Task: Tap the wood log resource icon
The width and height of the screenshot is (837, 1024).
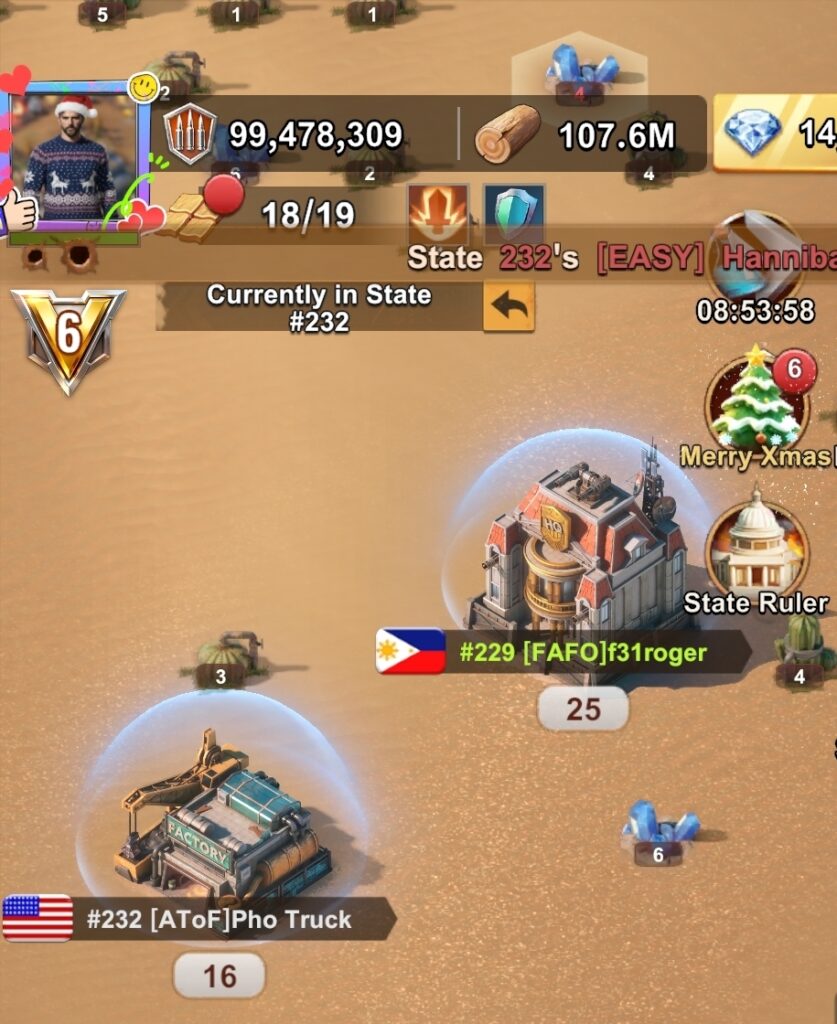Action: click(506, 134)
